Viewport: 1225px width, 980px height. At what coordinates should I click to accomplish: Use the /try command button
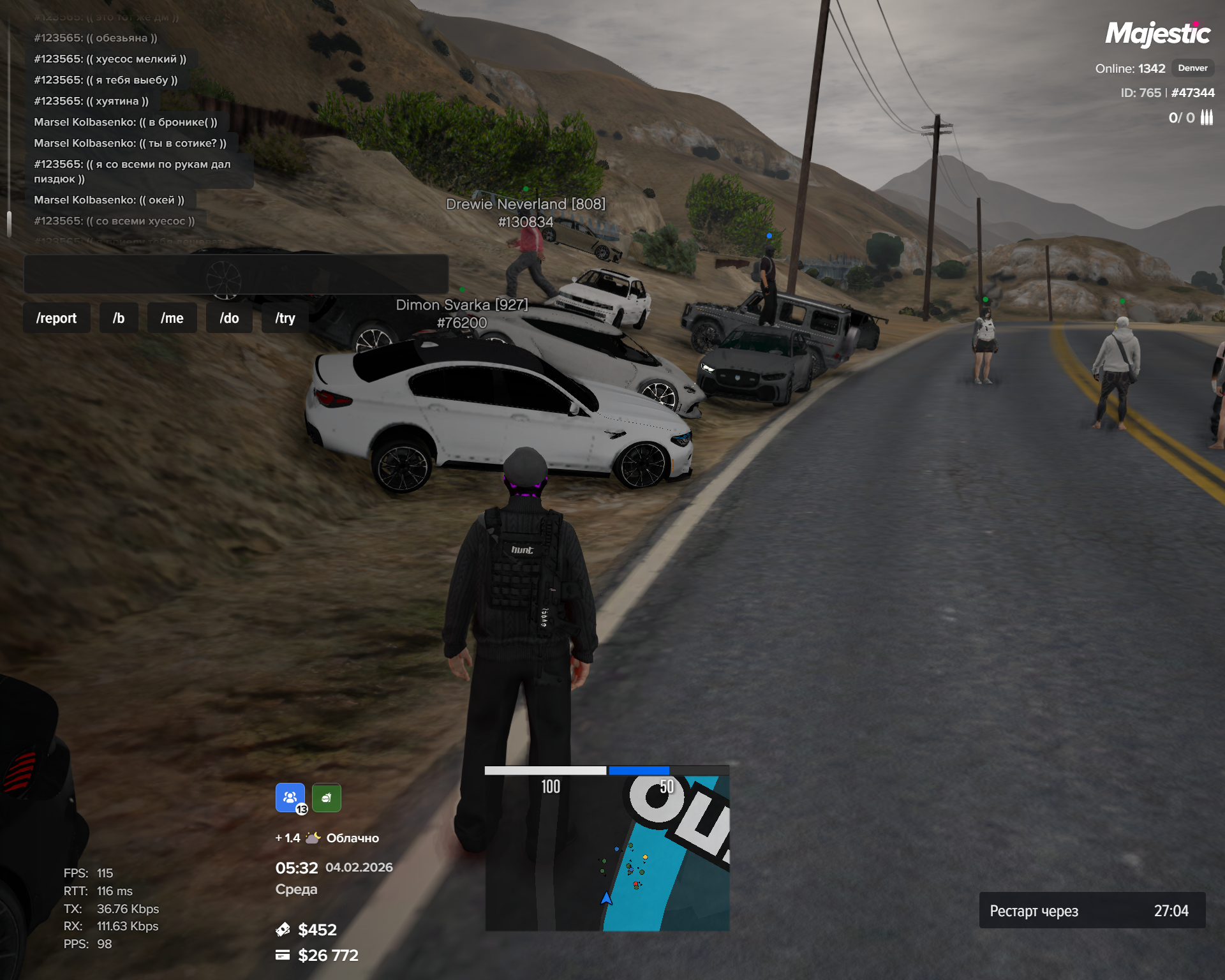pyautogui.click(x=285, y=318)
